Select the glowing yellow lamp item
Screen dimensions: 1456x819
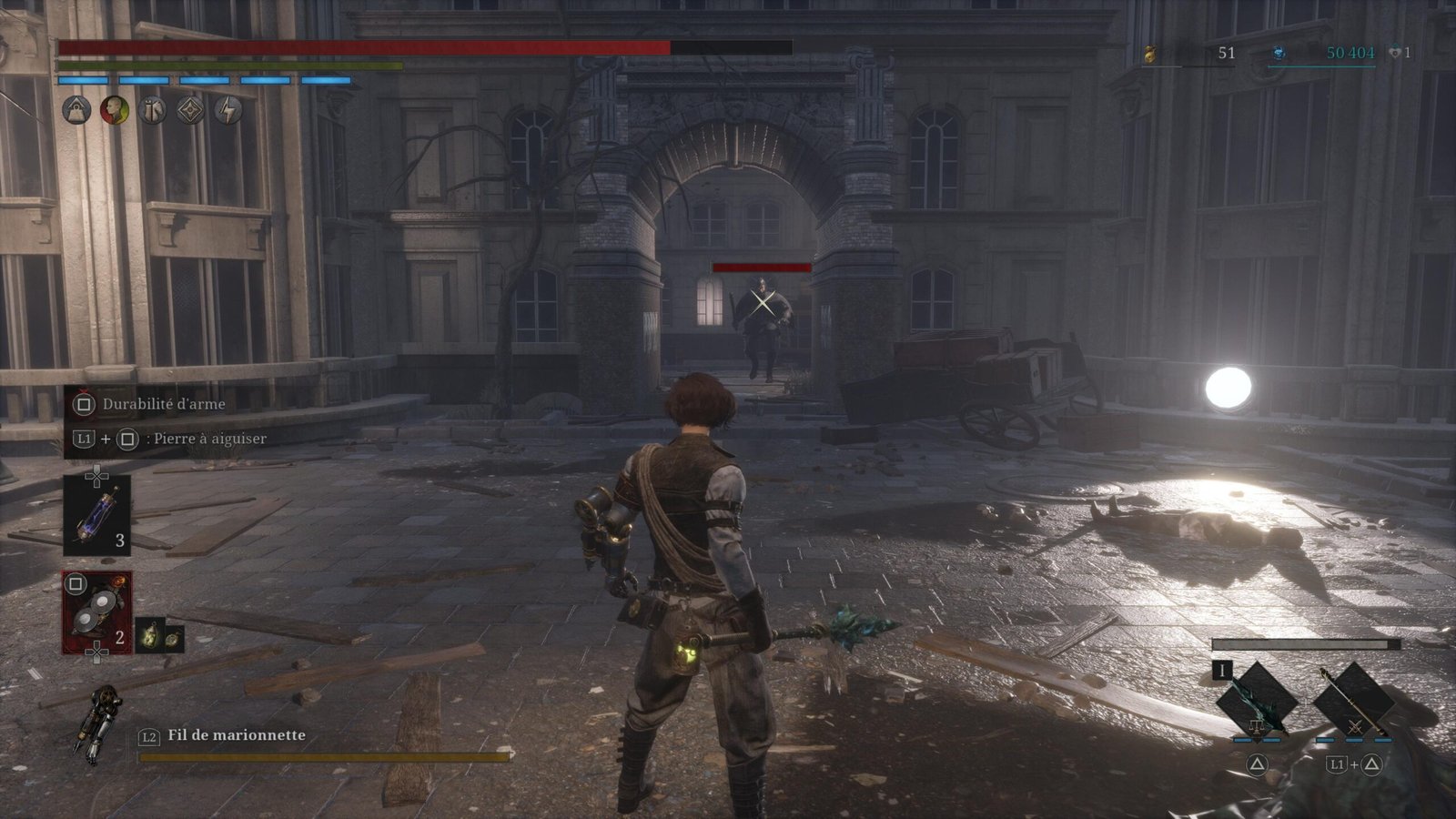[x=150, y=637]
